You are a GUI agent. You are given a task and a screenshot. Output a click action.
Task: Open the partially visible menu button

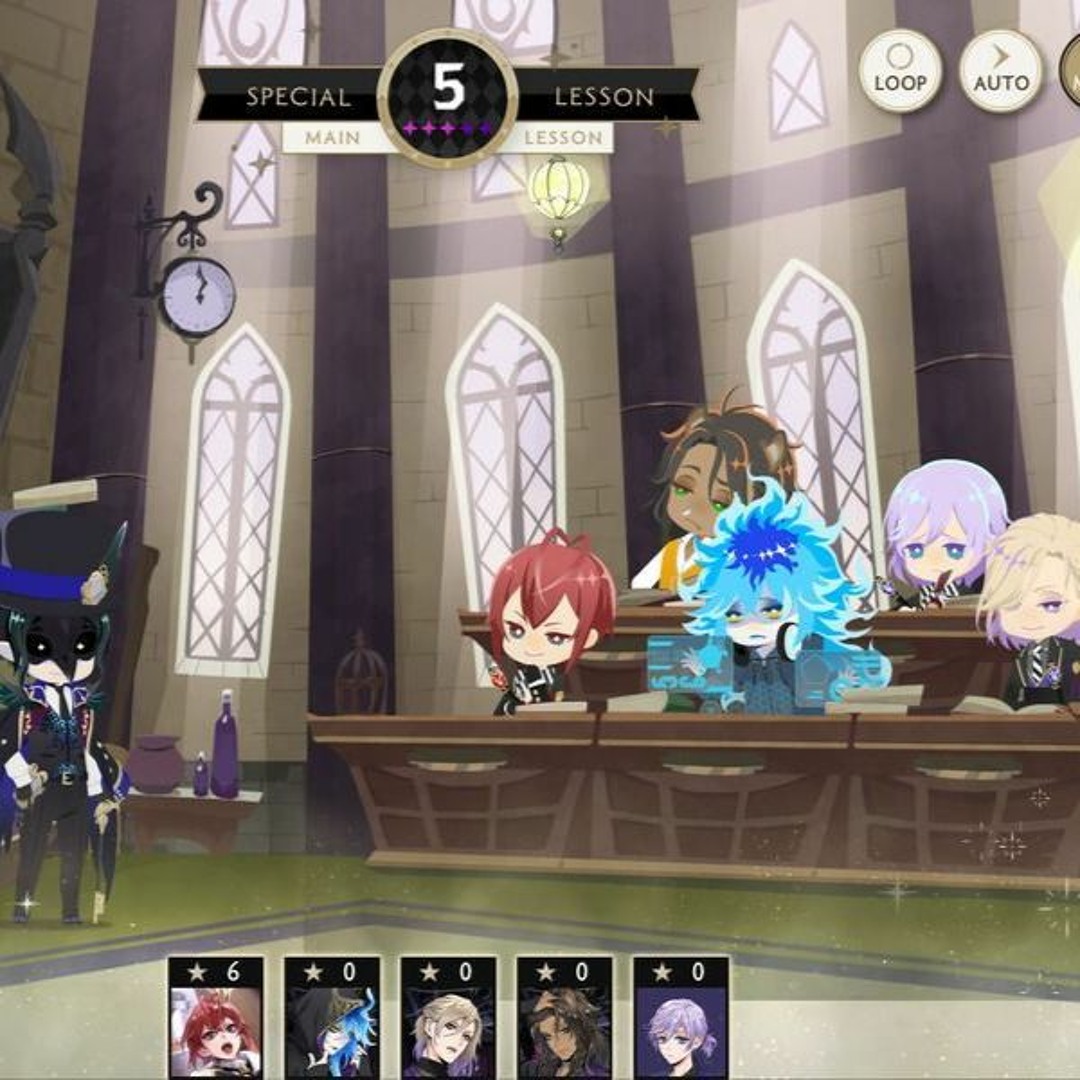click(x=1070, y=71)
